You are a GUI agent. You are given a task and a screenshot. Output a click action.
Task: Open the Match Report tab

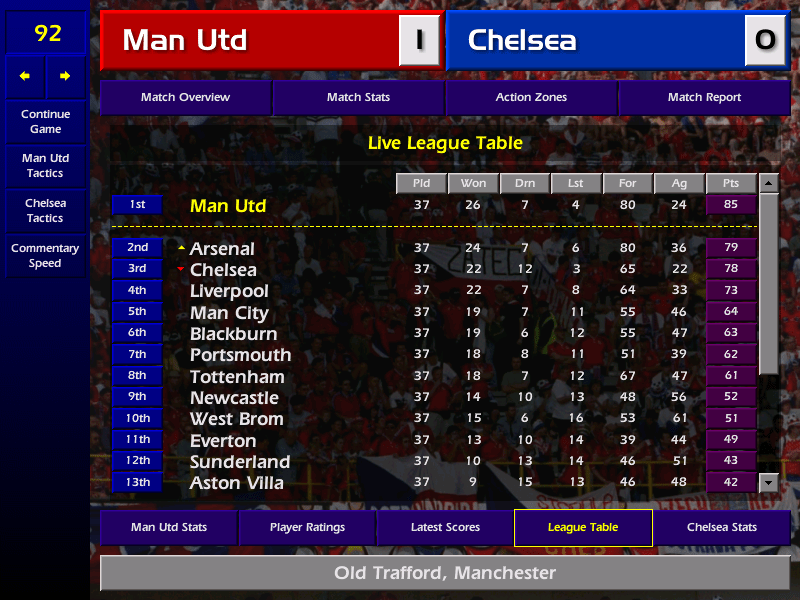[704, 98]
